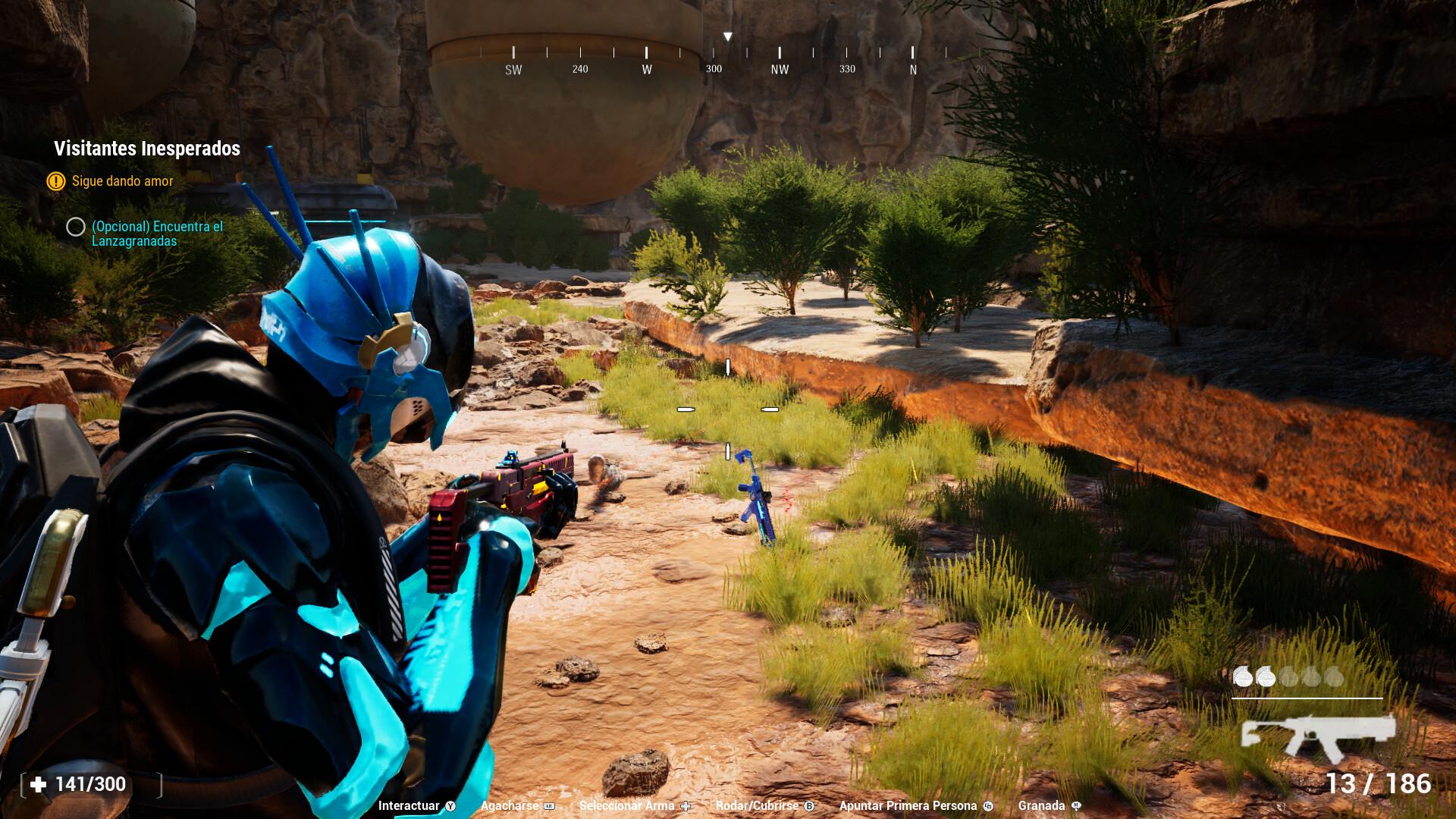The image size is (1456, 819).
Task: Click the yellow alert objective icon
Action: pyautogui.click(x=55, y=181)
